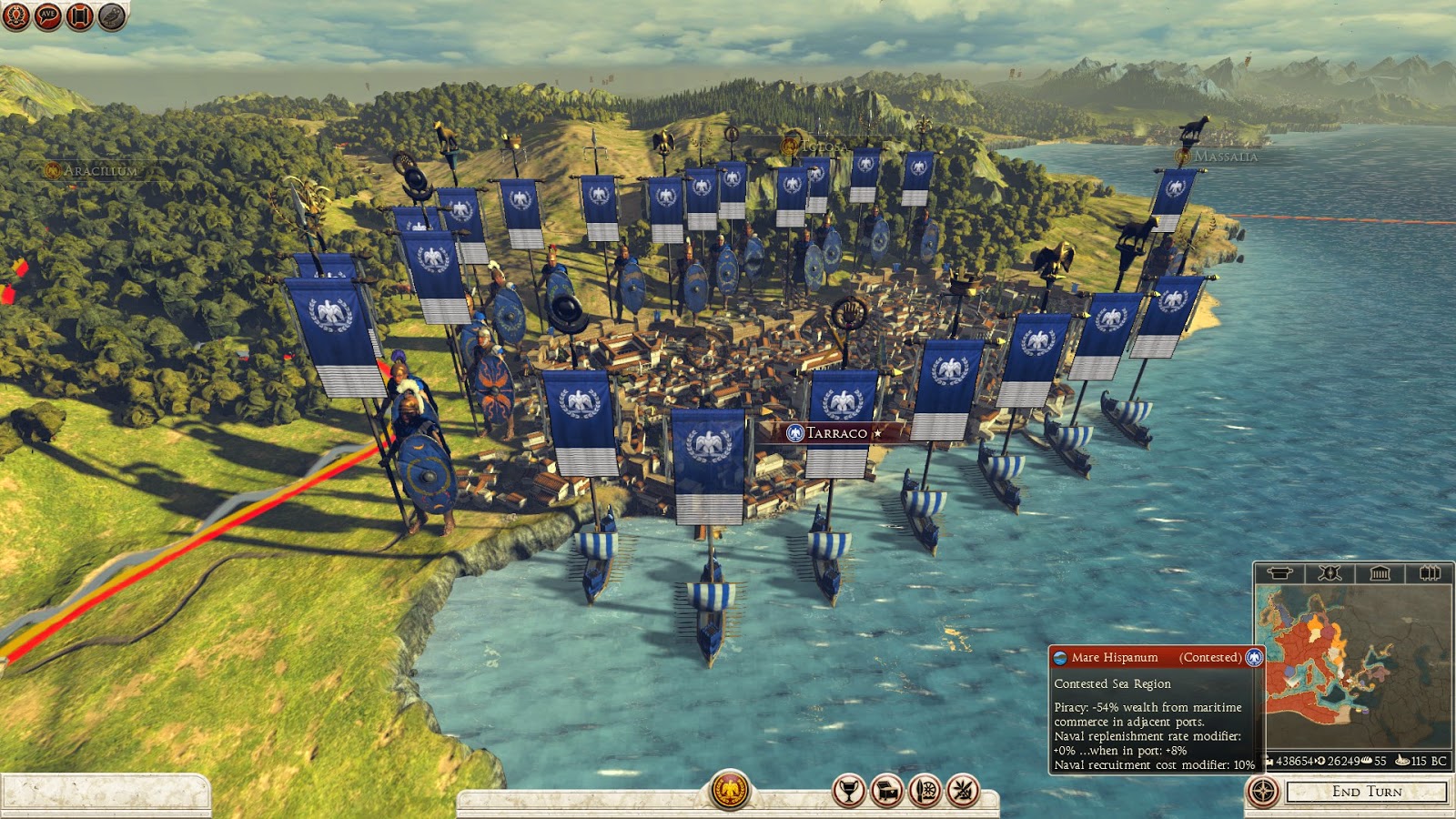Open the shield and crossed swords tab
The height and width of the screenshot is (819, 1456).
tap(1330, 573)
